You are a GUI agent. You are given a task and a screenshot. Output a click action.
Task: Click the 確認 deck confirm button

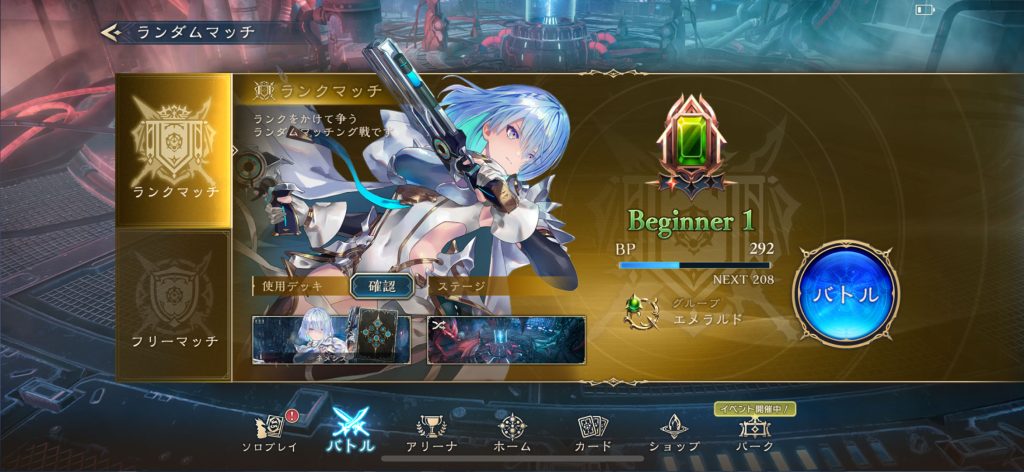tap(381, 286)
